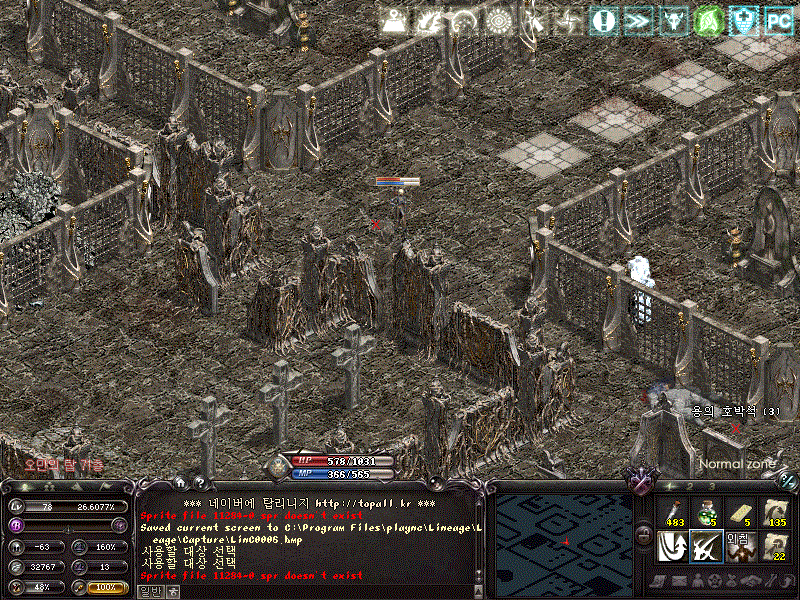Select the 일반 chat tab

click(x=148, y=591)
